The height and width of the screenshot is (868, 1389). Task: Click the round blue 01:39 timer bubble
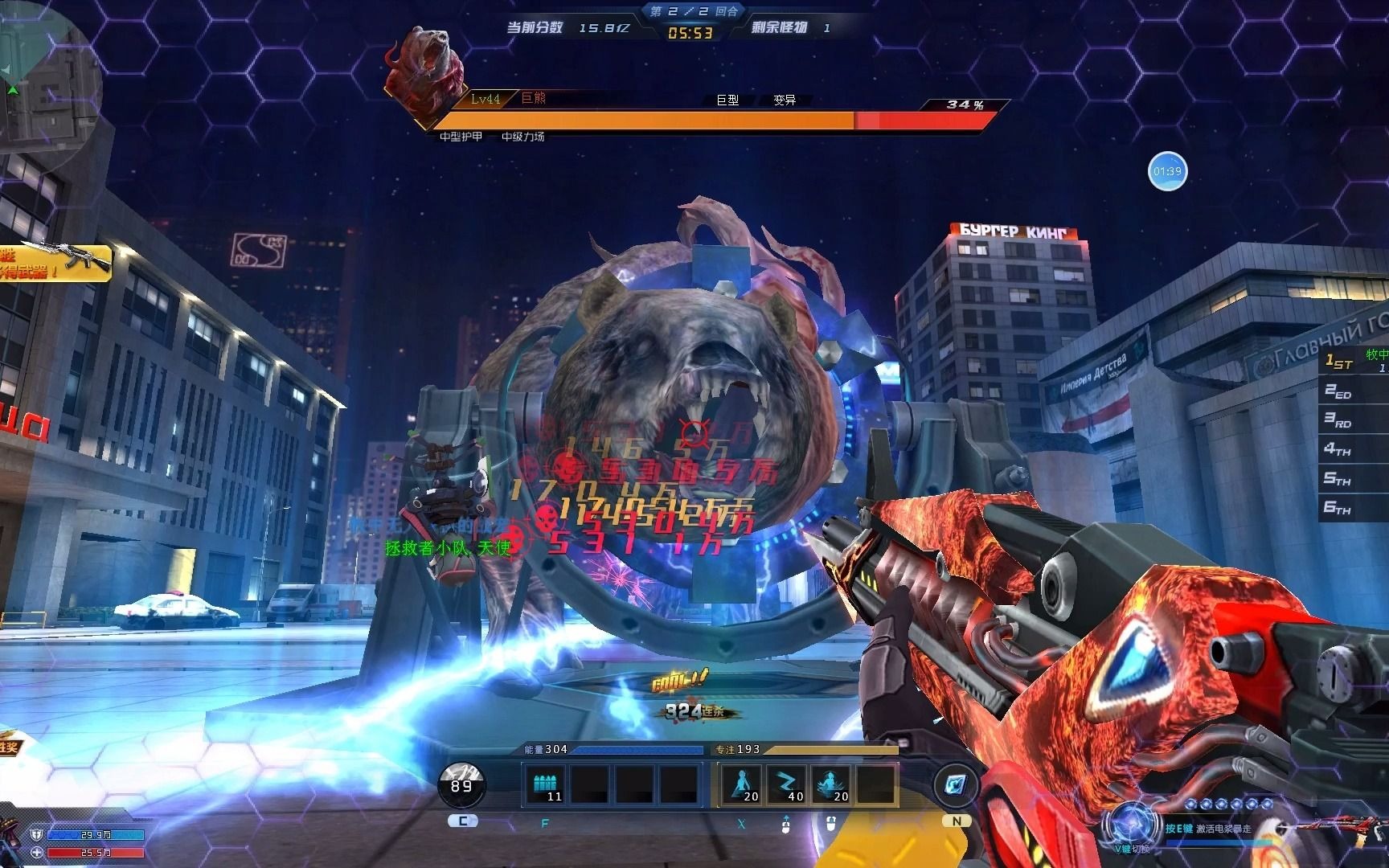(1167, 171)
